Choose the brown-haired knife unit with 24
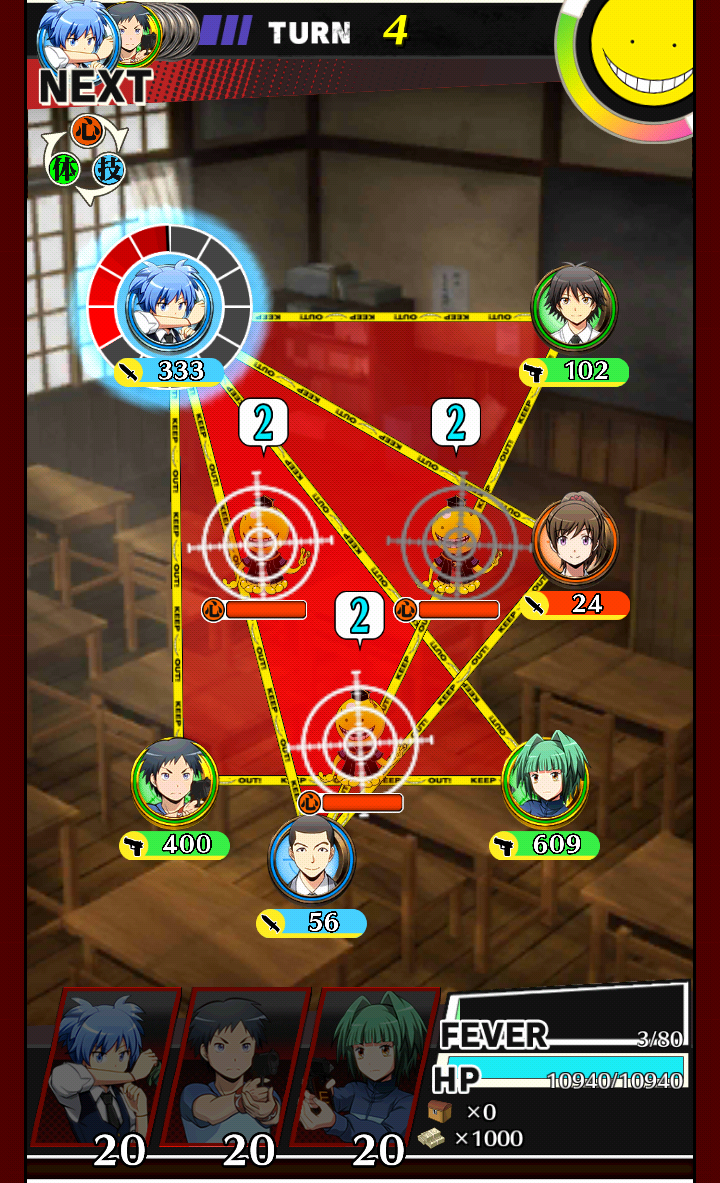This screenshot has width=720, height=1183. tap(575, 541)
